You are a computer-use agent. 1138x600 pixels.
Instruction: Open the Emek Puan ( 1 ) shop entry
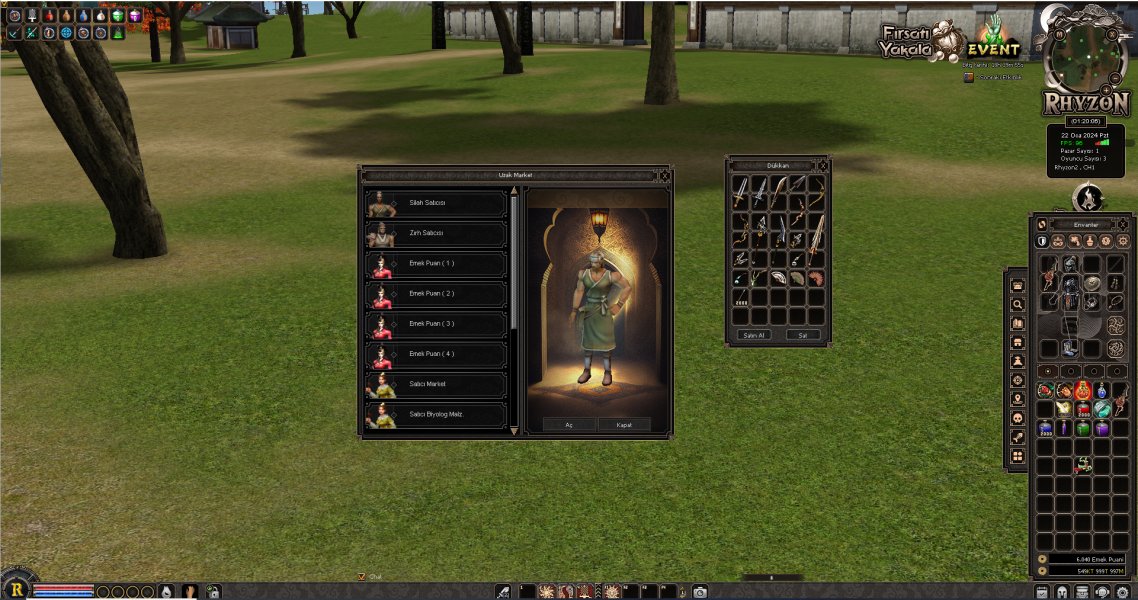tap(436, 264)
